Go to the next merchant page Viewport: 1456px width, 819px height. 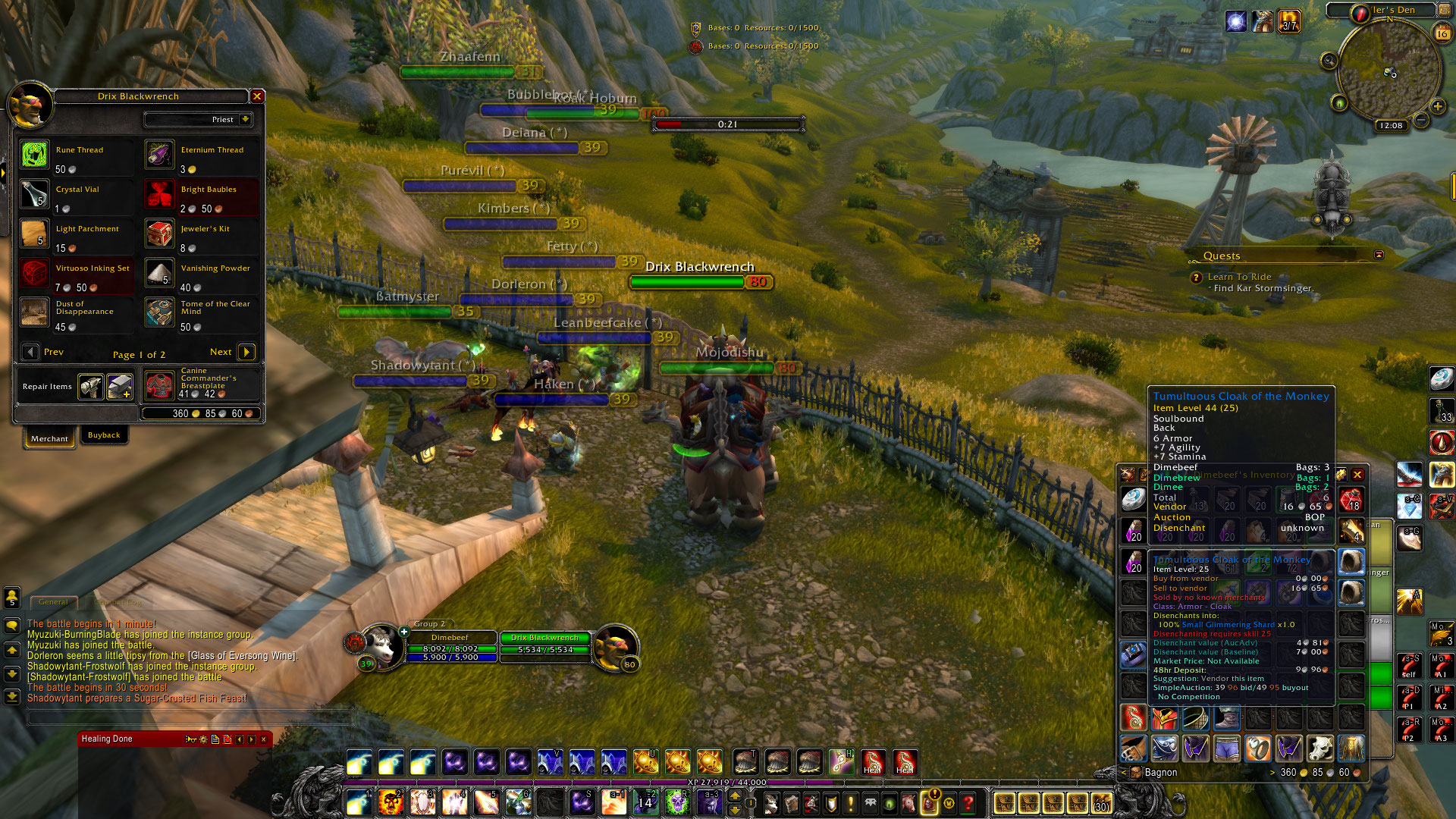point(246,352)
